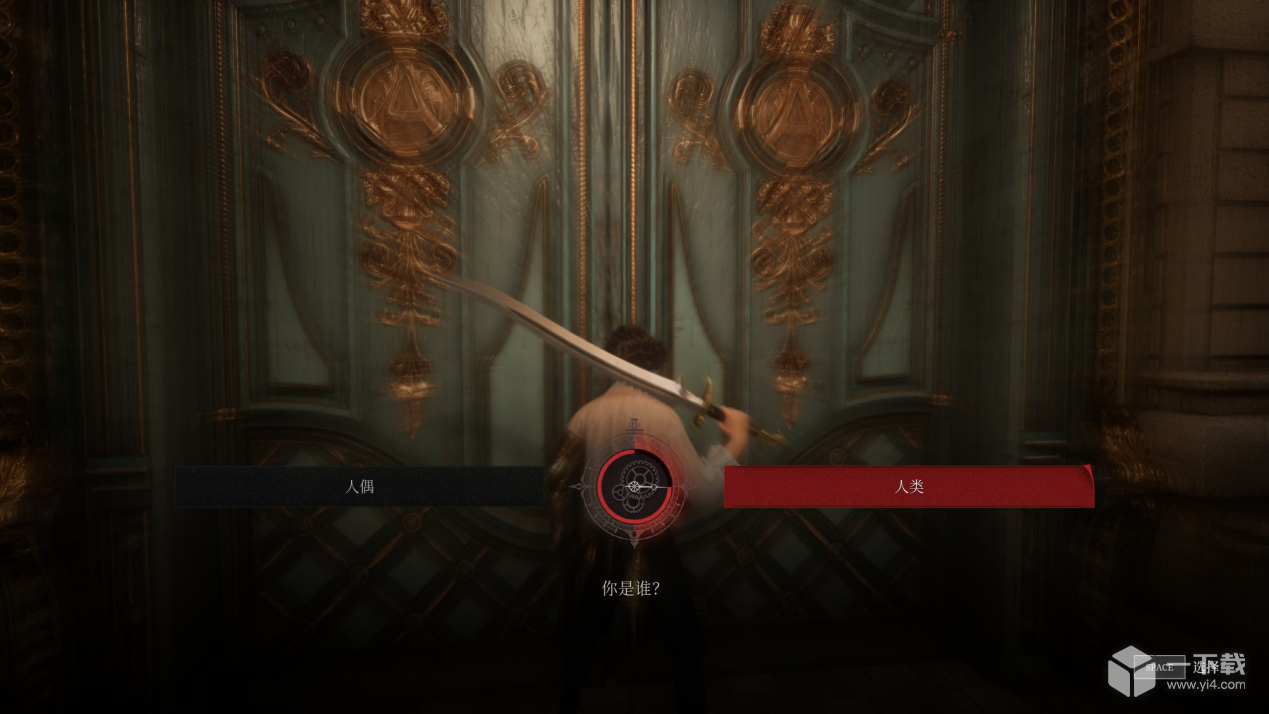The image size is (1269, 714).
Task: Choose the 人偶 dialogue answer
Action: pyautogui.click(x=360, y=487)
